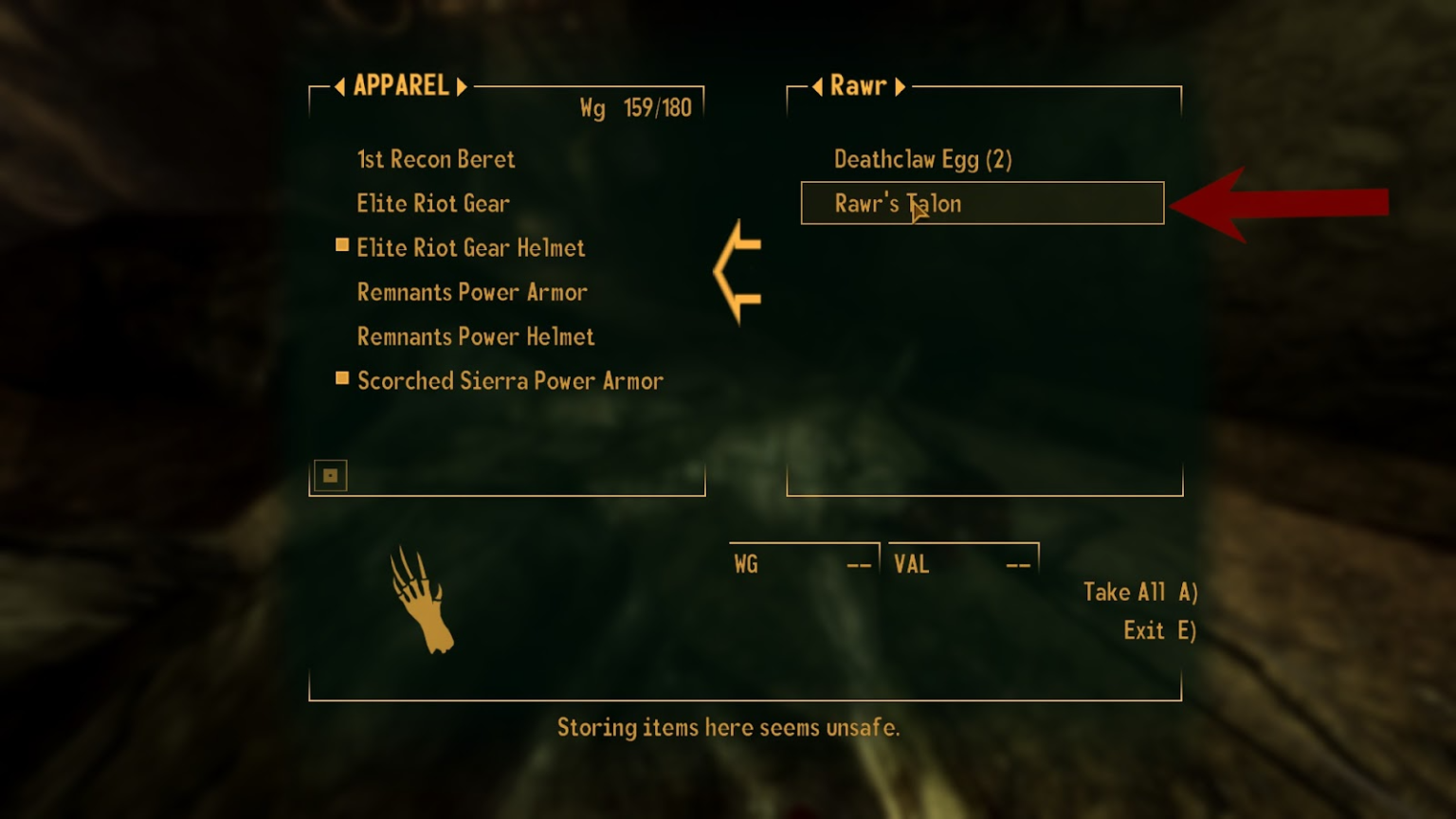Exit the container screen
Screen dimensions: 1456x819
click(x=1157, y=629)
